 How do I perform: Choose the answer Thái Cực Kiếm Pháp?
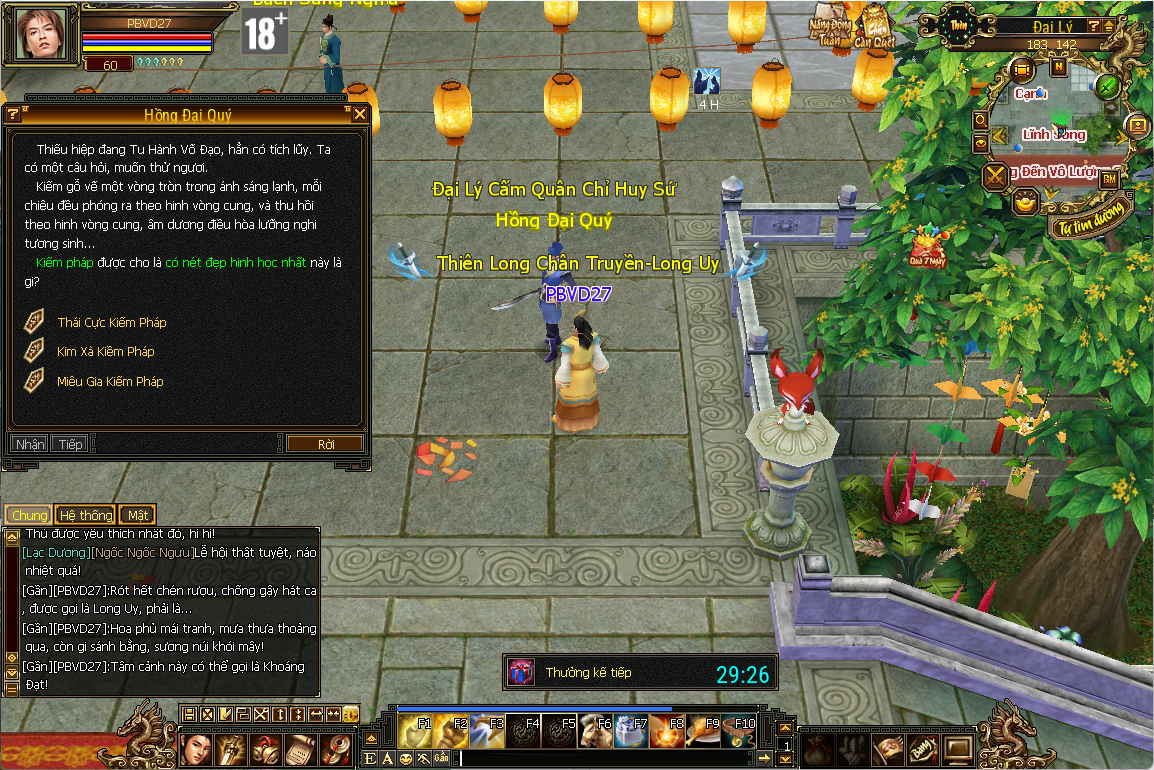(111, 323)
